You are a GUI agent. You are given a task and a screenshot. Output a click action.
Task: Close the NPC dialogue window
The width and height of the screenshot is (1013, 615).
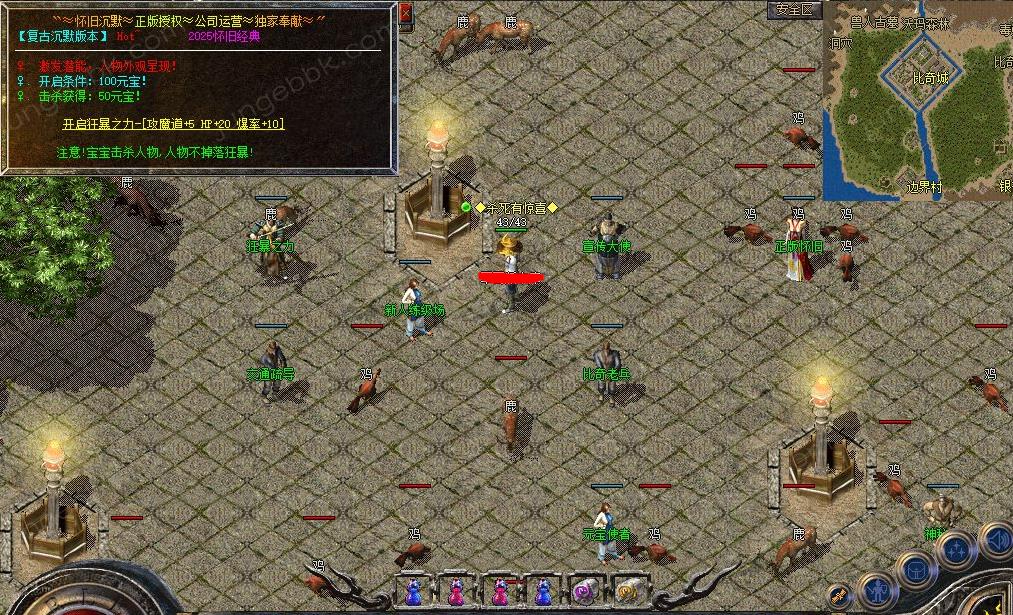(405, 14)
